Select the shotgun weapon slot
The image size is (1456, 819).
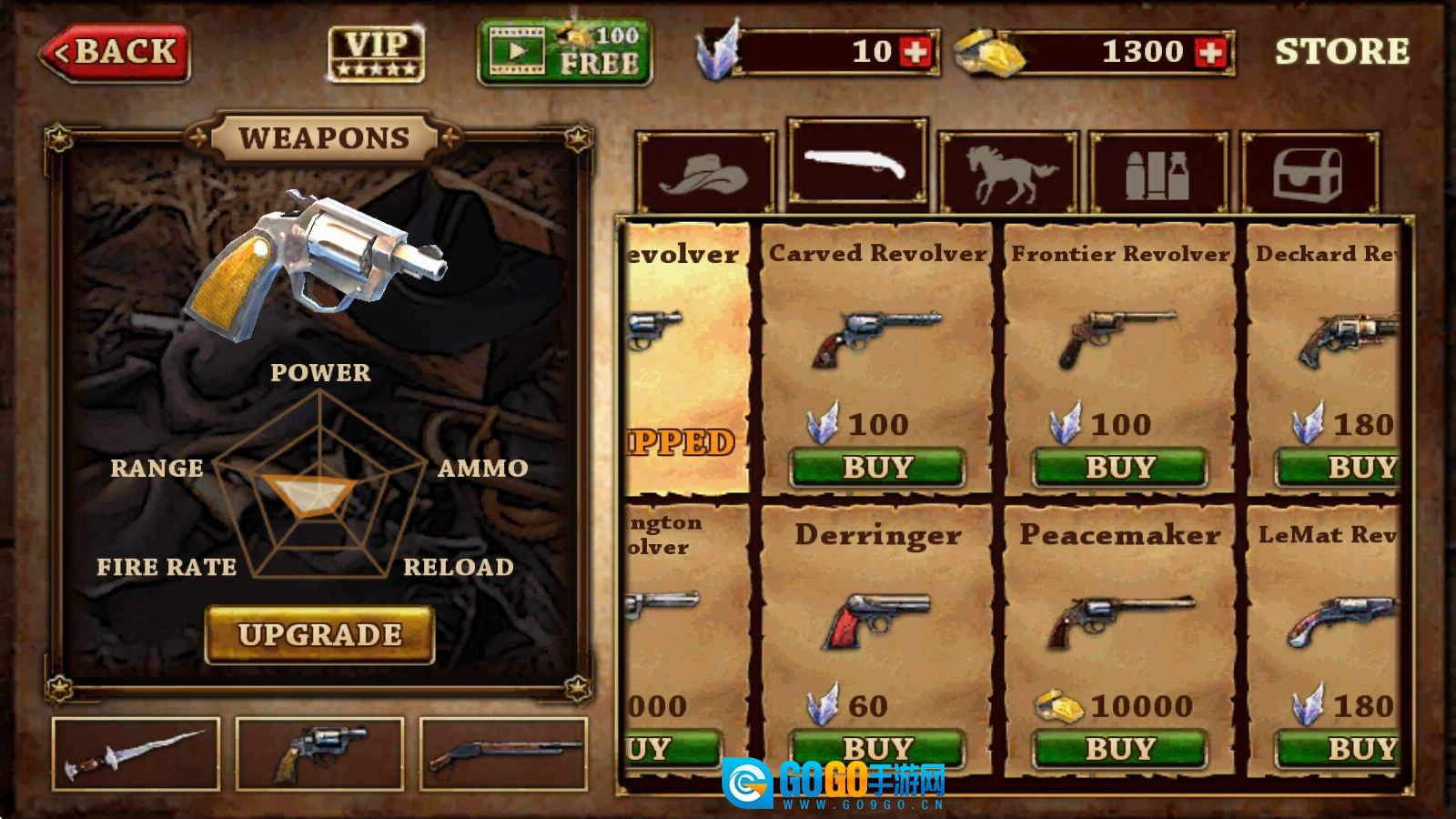coord(503,753)
